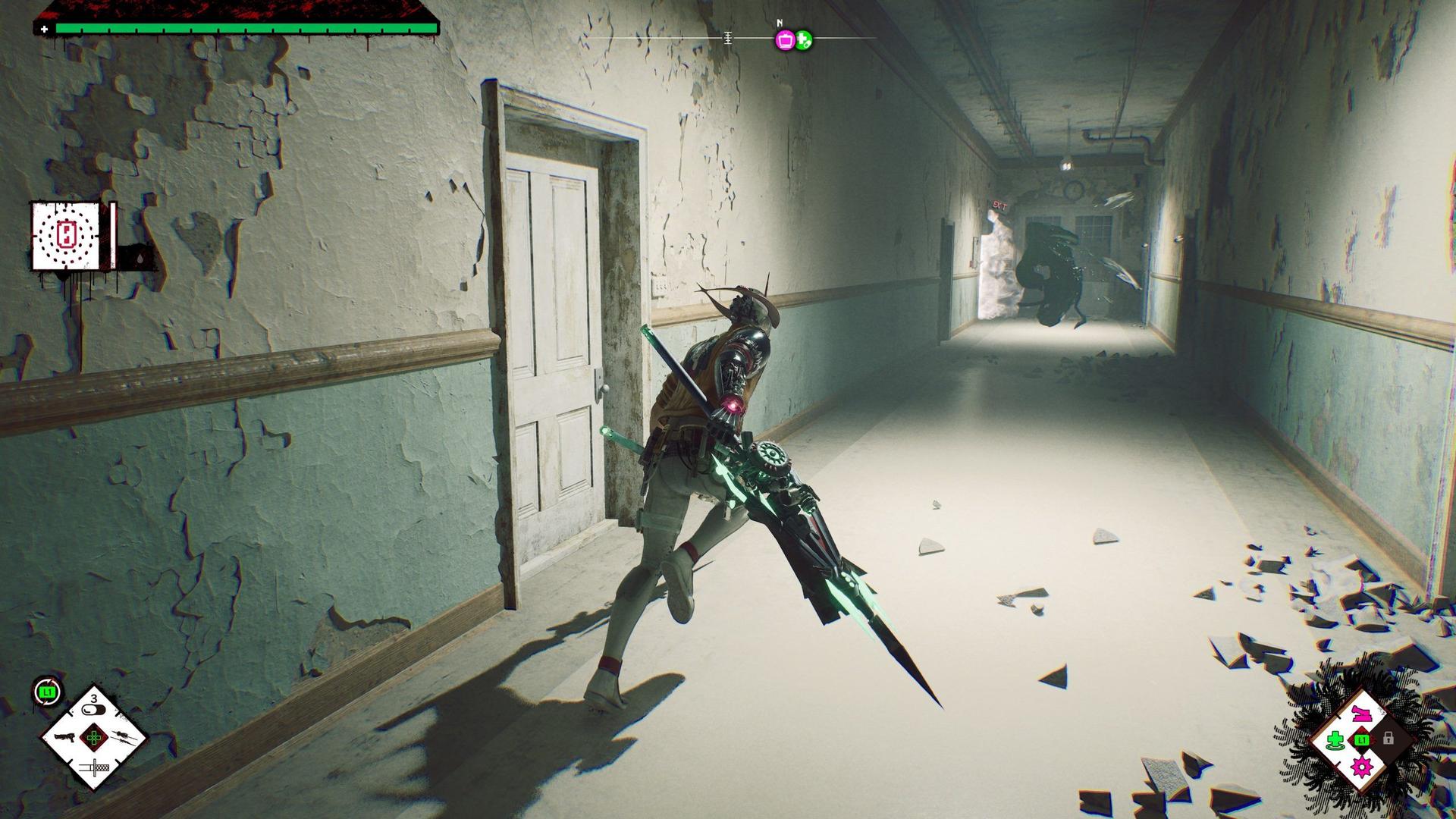Click the red EXIT sign down the hallway
This screenshot has height=819, width=1456.
coord(999,205)
